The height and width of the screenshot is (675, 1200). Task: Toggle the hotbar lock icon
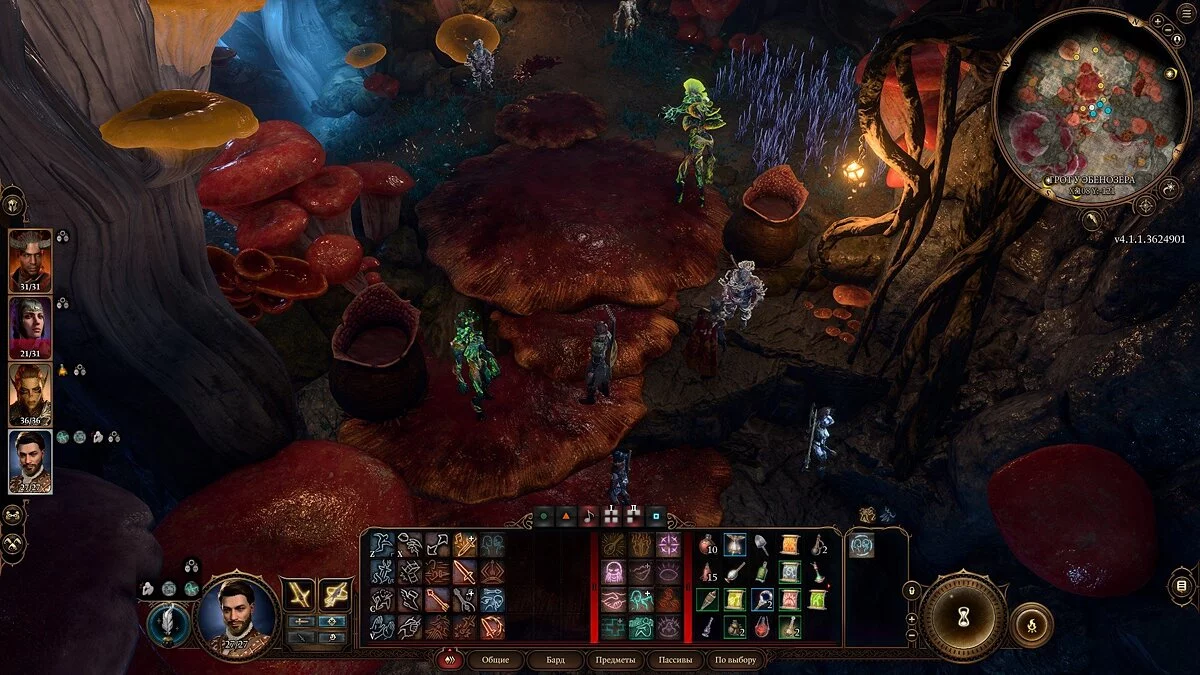pyautogui.click(x=911, y=592)
